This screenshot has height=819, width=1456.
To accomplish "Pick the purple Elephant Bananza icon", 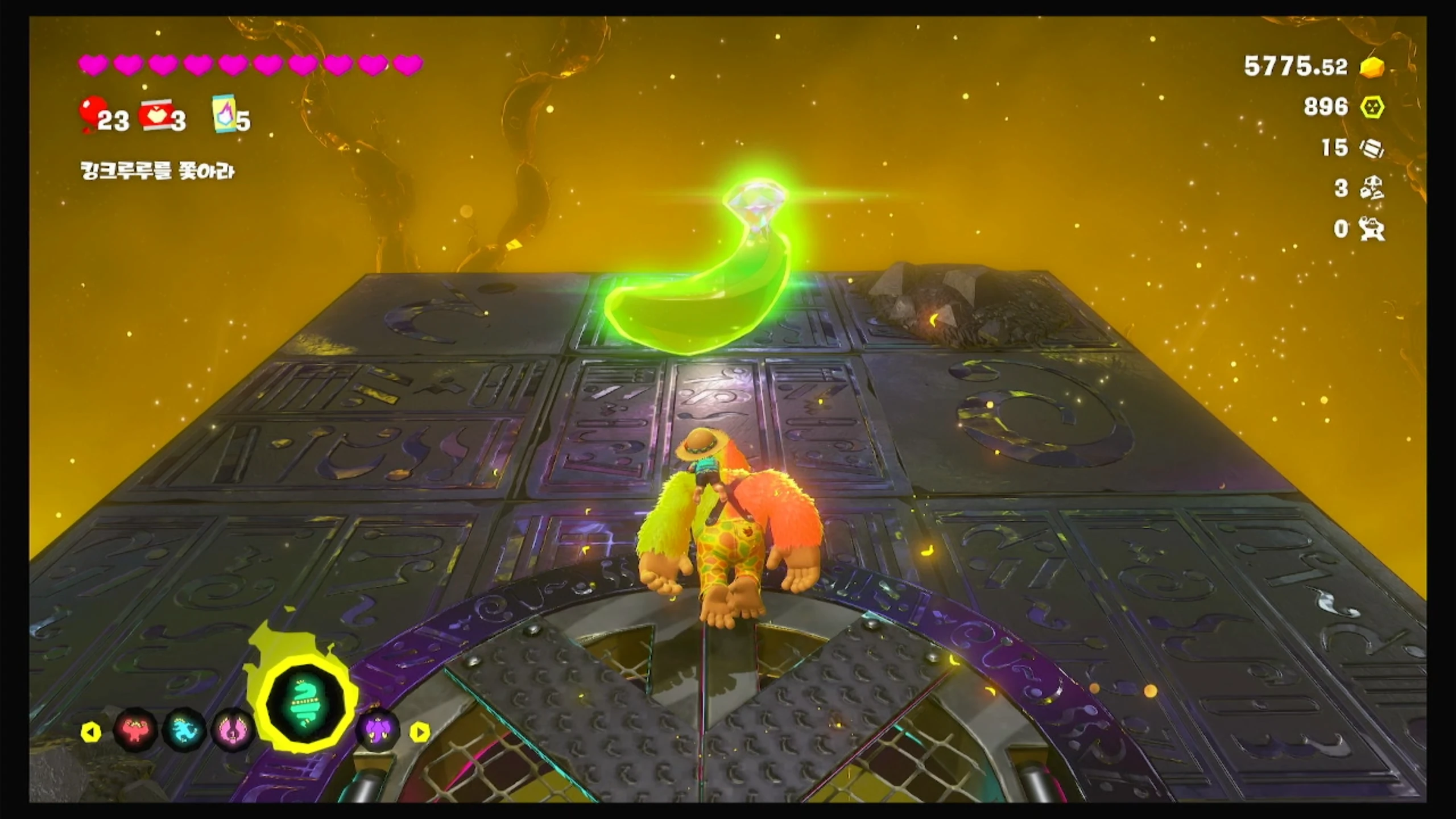I will pos(378,730).
